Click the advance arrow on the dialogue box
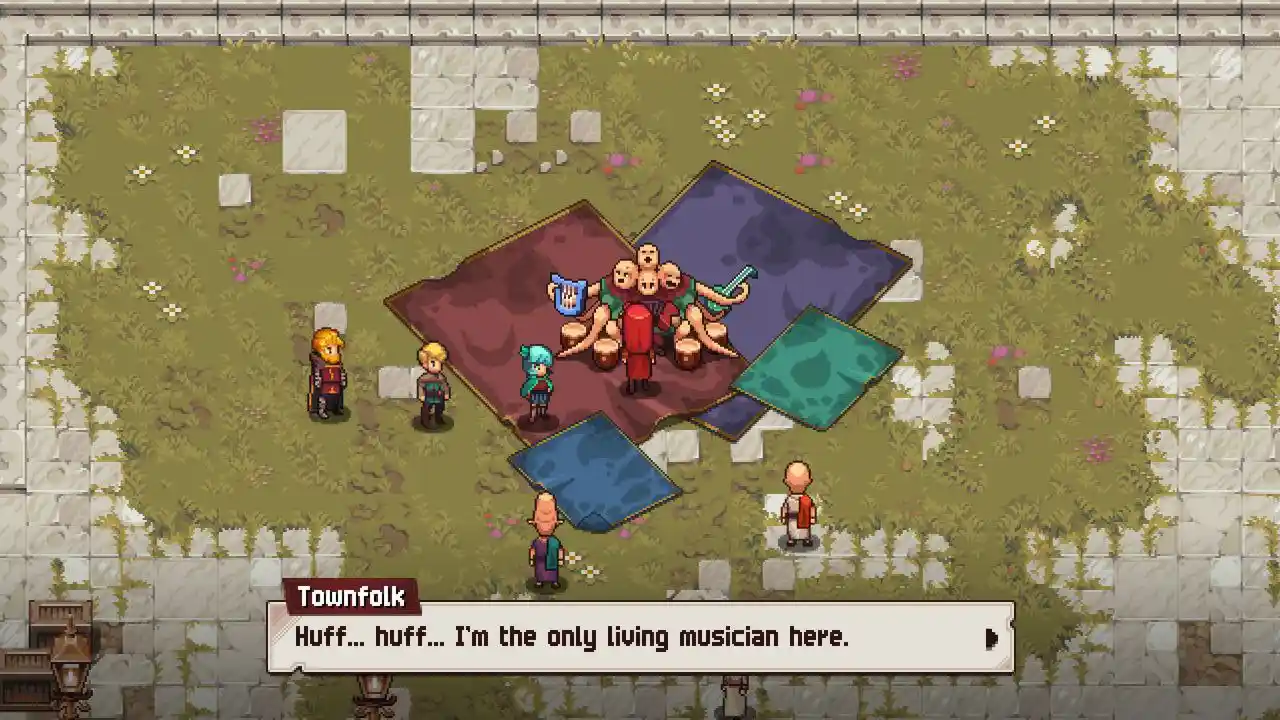 pyautogui.click(x=992, y=638)
